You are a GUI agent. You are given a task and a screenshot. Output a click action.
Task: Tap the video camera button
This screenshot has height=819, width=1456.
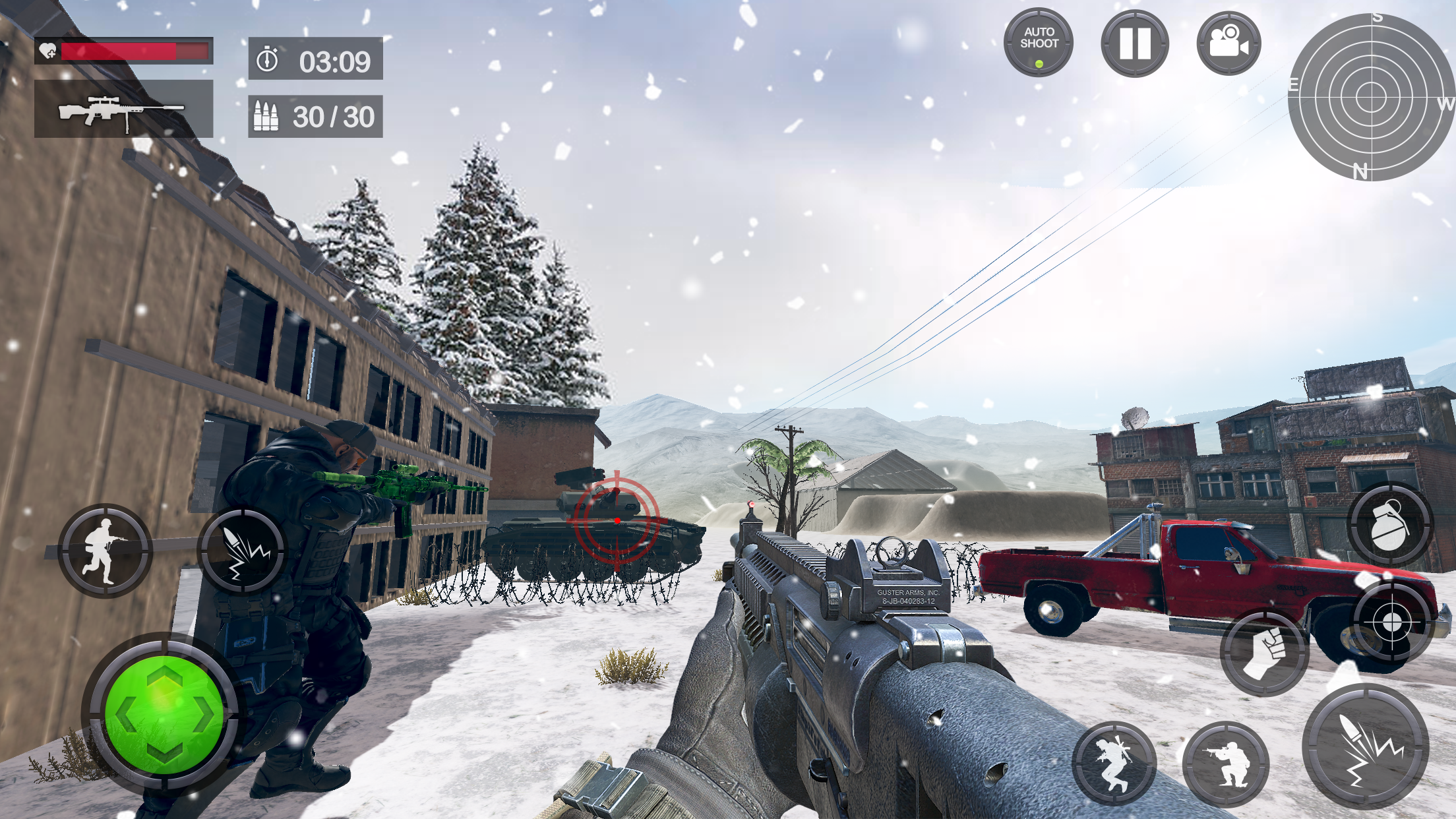1228,44
